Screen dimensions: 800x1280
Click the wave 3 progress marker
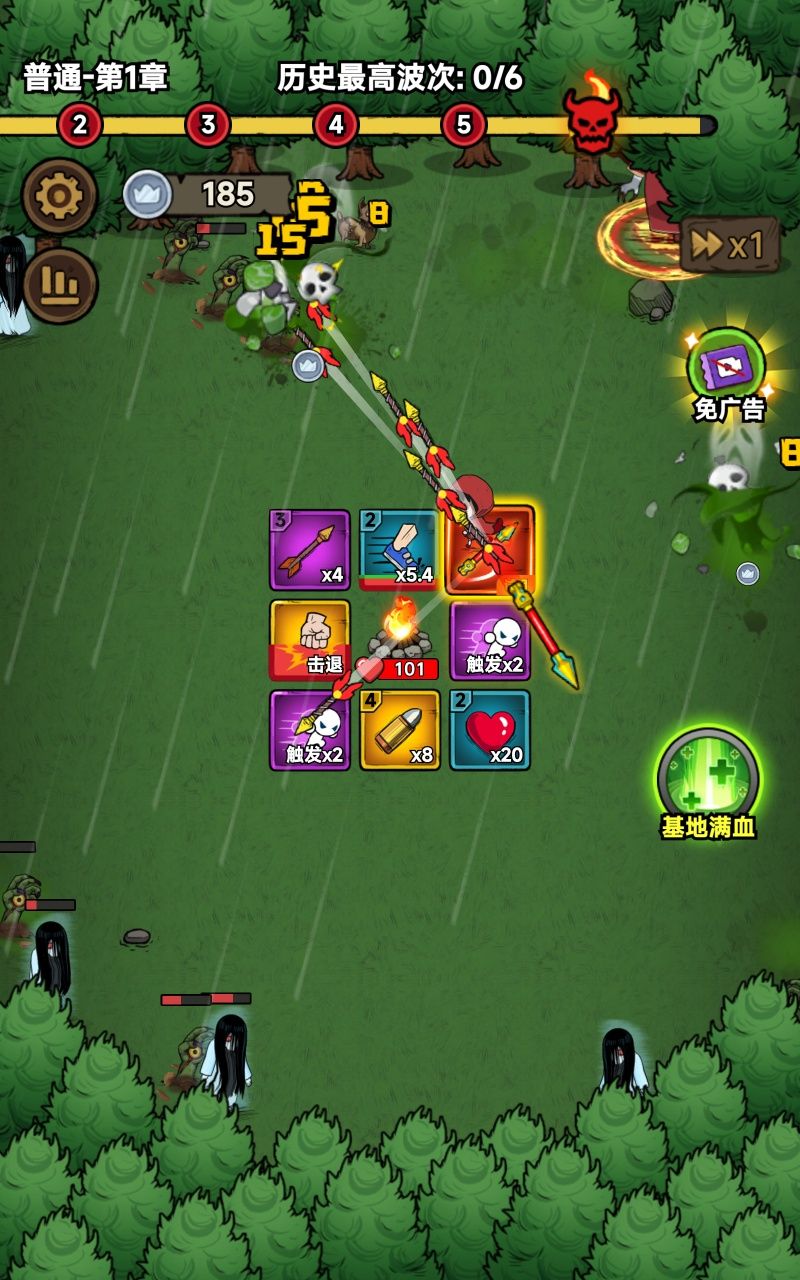click(x=208, y=125)
